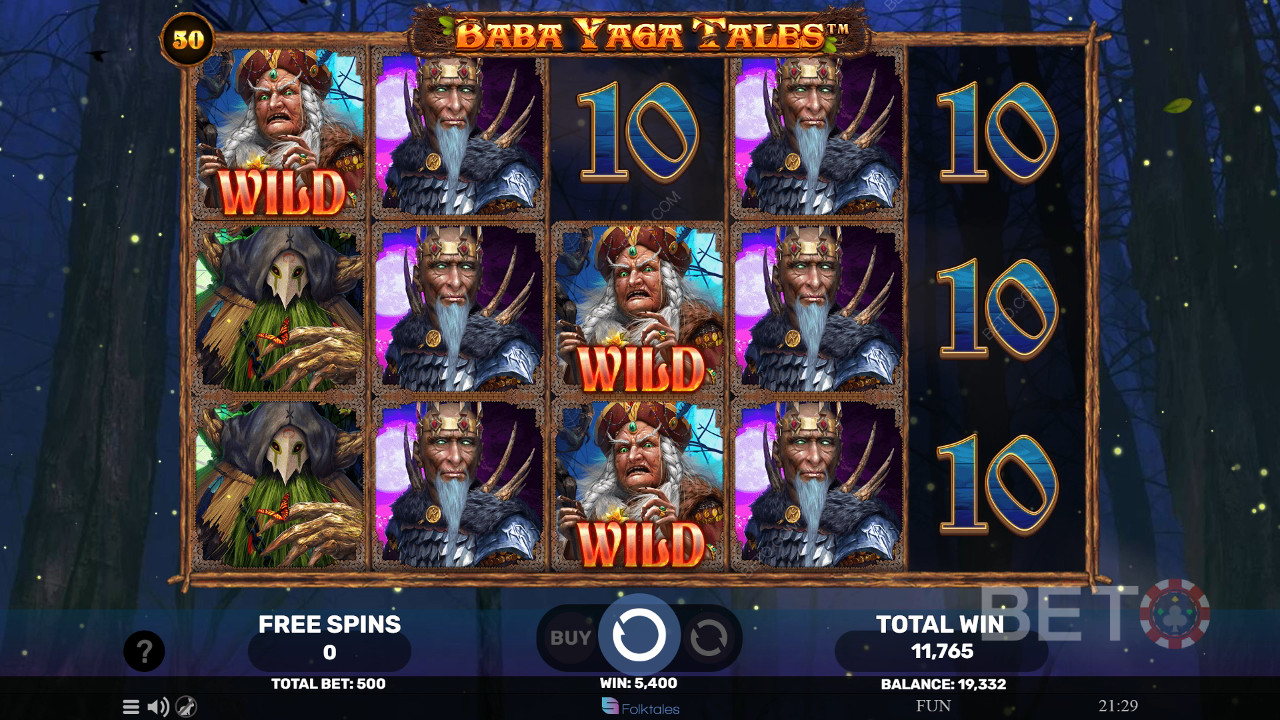Toggle the sound speaker icon
The width and height of the screenshot is (1280, 720).
(158, 707)
